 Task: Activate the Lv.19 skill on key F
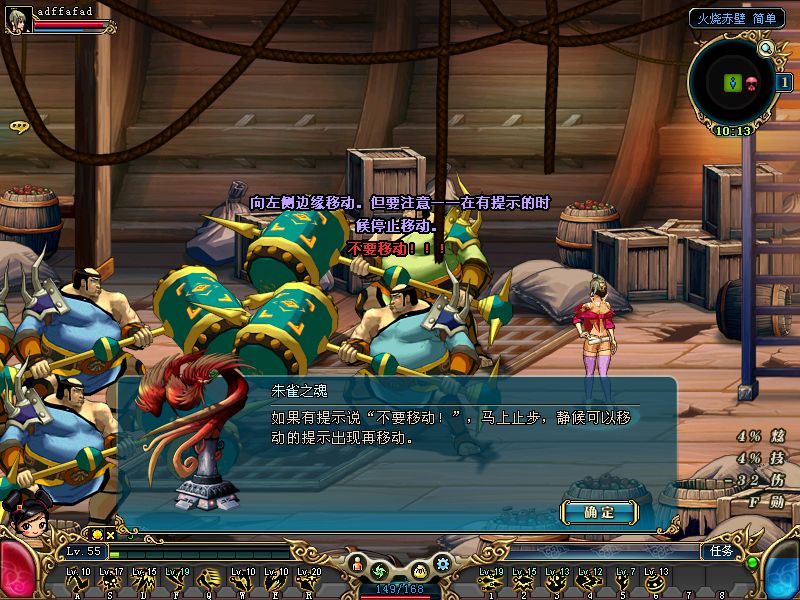[x=177, y=580]
